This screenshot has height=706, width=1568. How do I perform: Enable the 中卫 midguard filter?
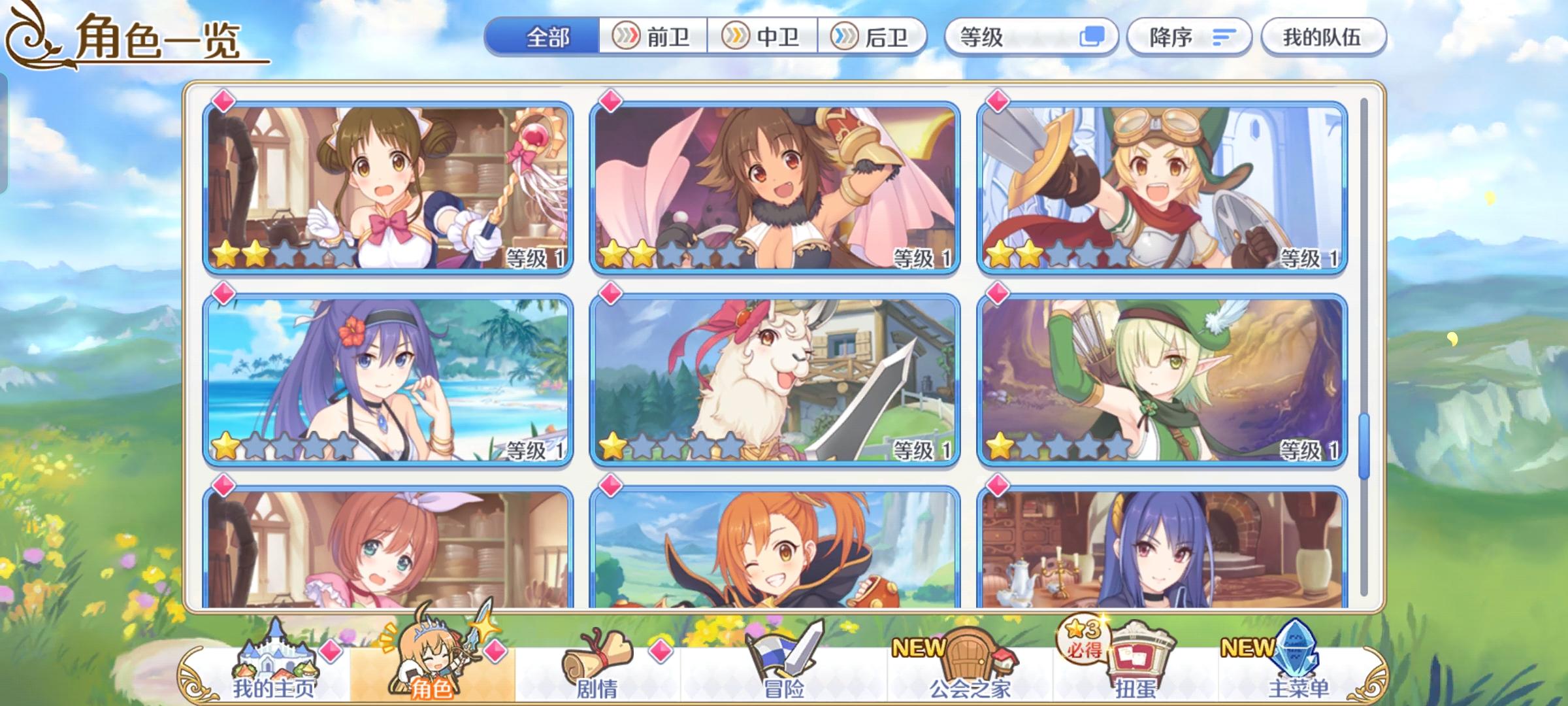click(x=762, y=37)
